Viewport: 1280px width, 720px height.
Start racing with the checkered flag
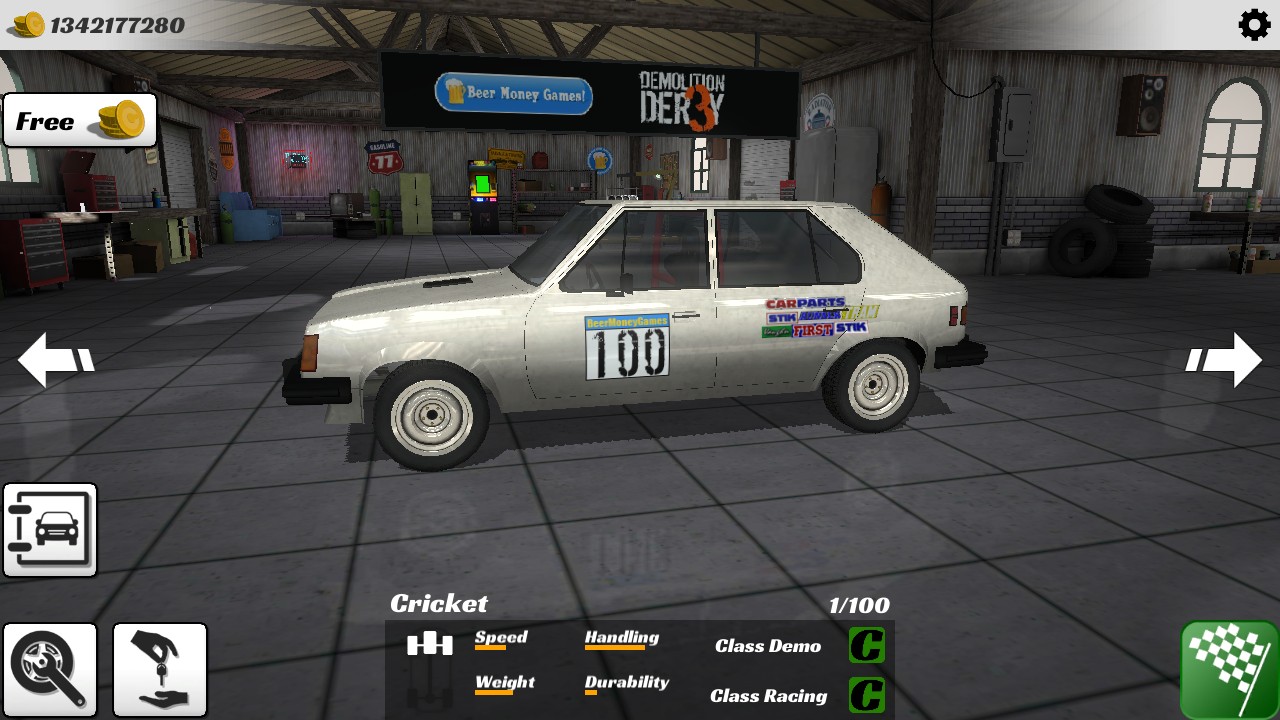(1229, 668)
